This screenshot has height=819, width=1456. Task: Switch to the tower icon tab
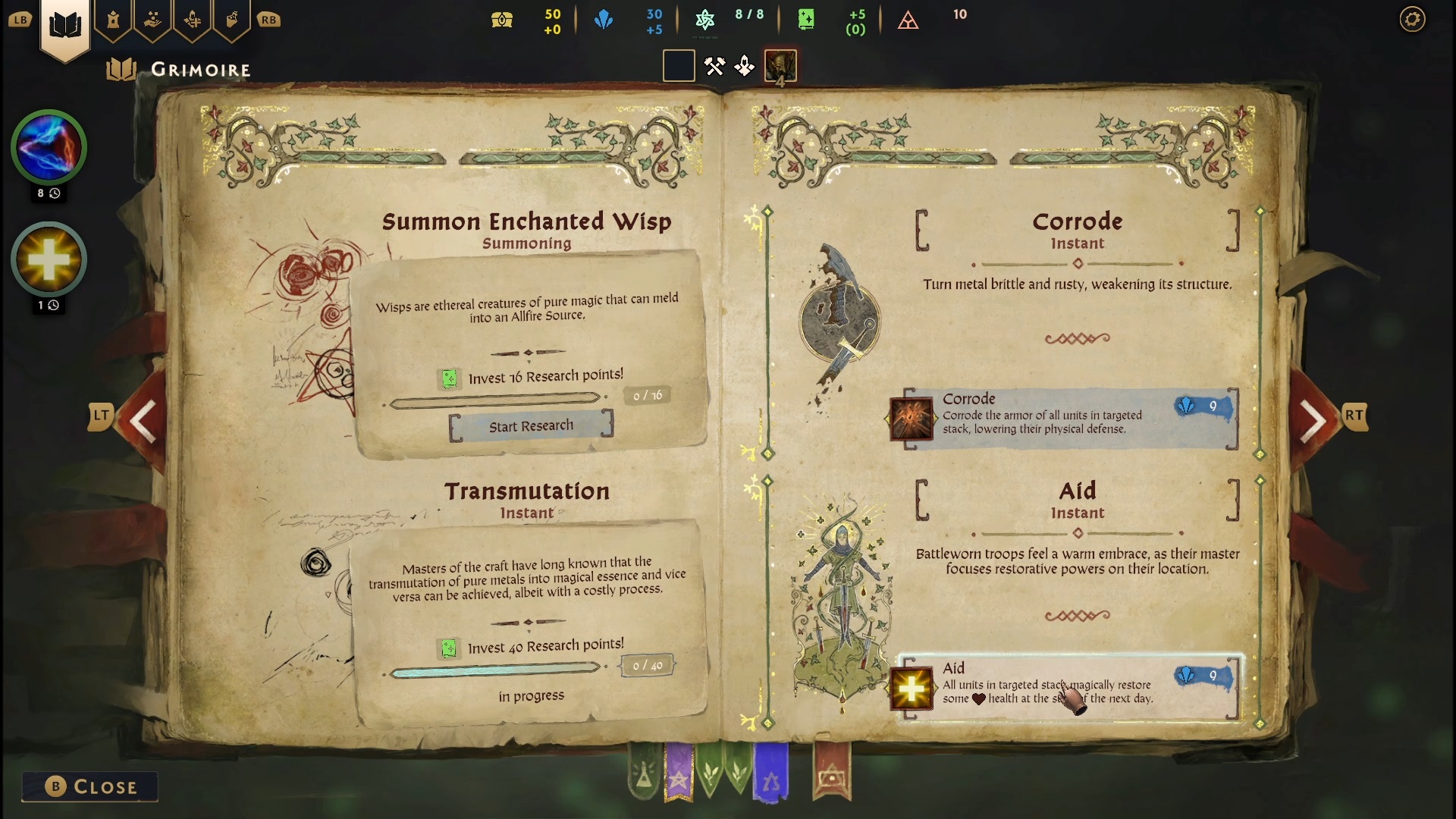[x=114, y=20]
